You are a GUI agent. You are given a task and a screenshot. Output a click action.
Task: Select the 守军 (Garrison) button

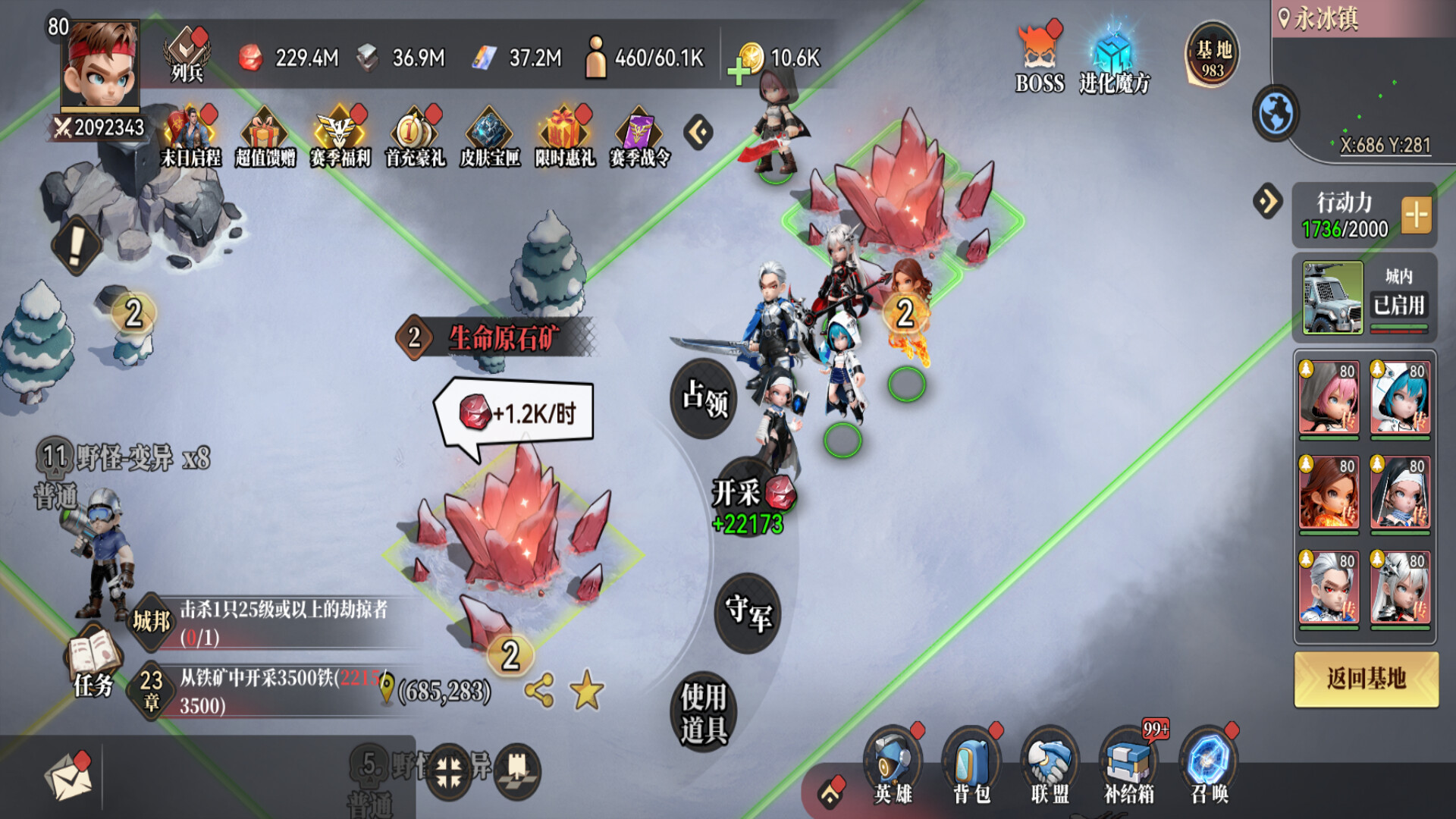[x=748, y=613]
